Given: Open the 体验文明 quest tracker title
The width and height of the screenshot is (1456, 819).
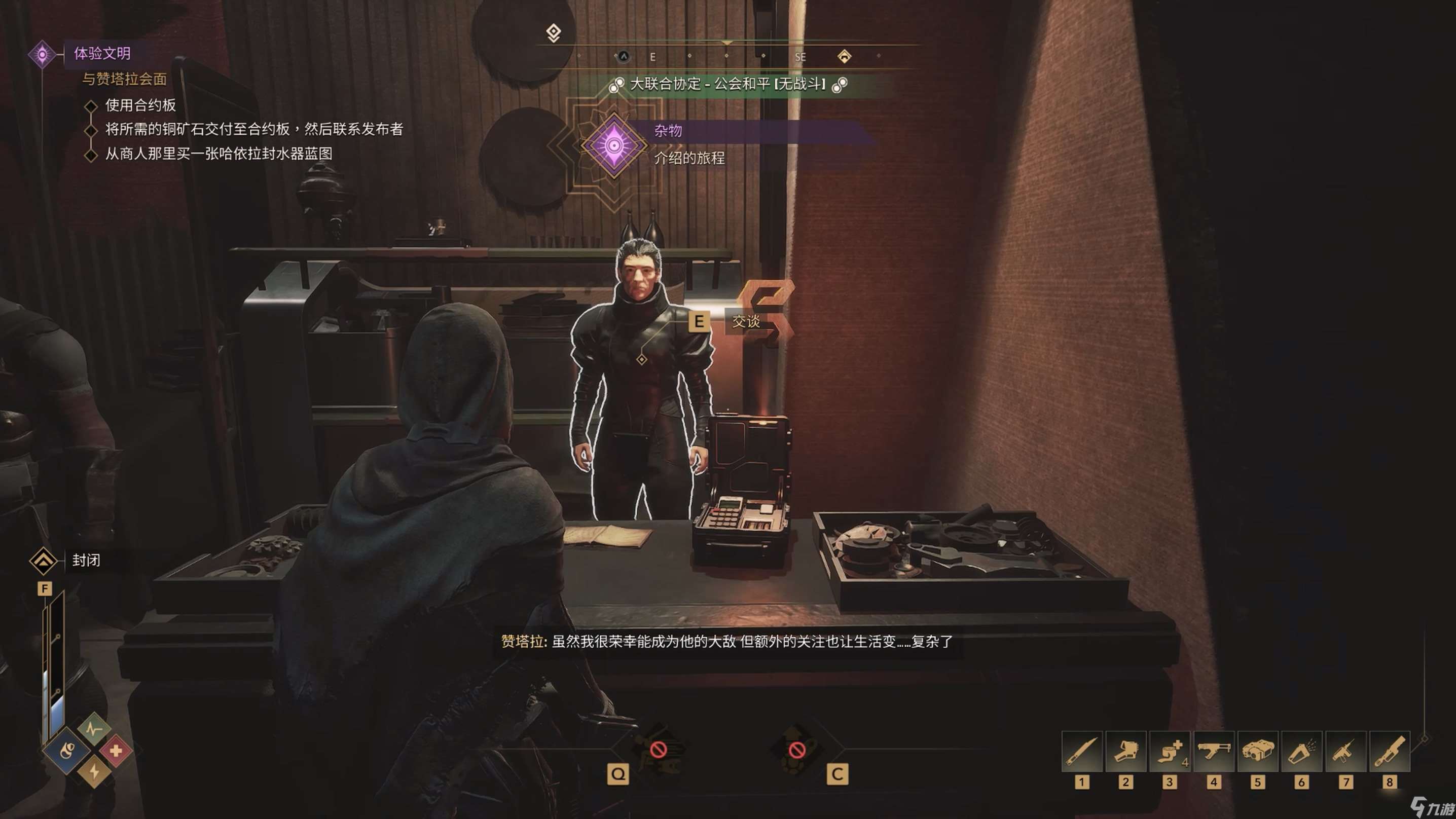Looking at the screenshot, I should pyautogui.click(x=102, y=54).
